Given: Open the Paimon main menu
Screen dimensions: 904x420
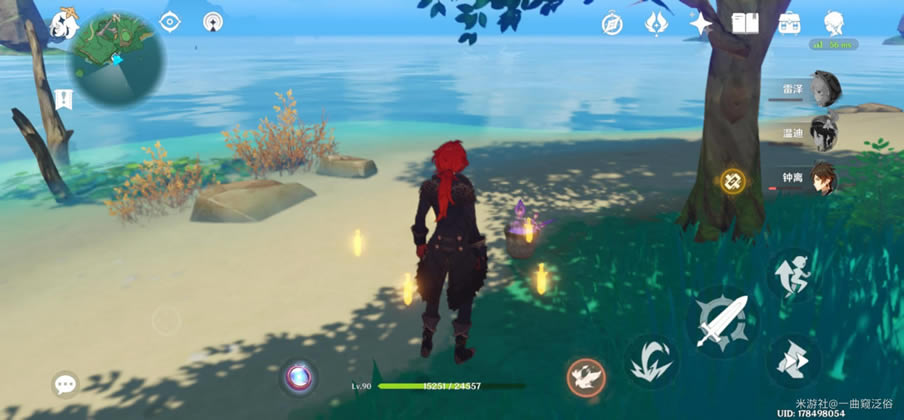Looking at the screenshot, I should point(65,24).
